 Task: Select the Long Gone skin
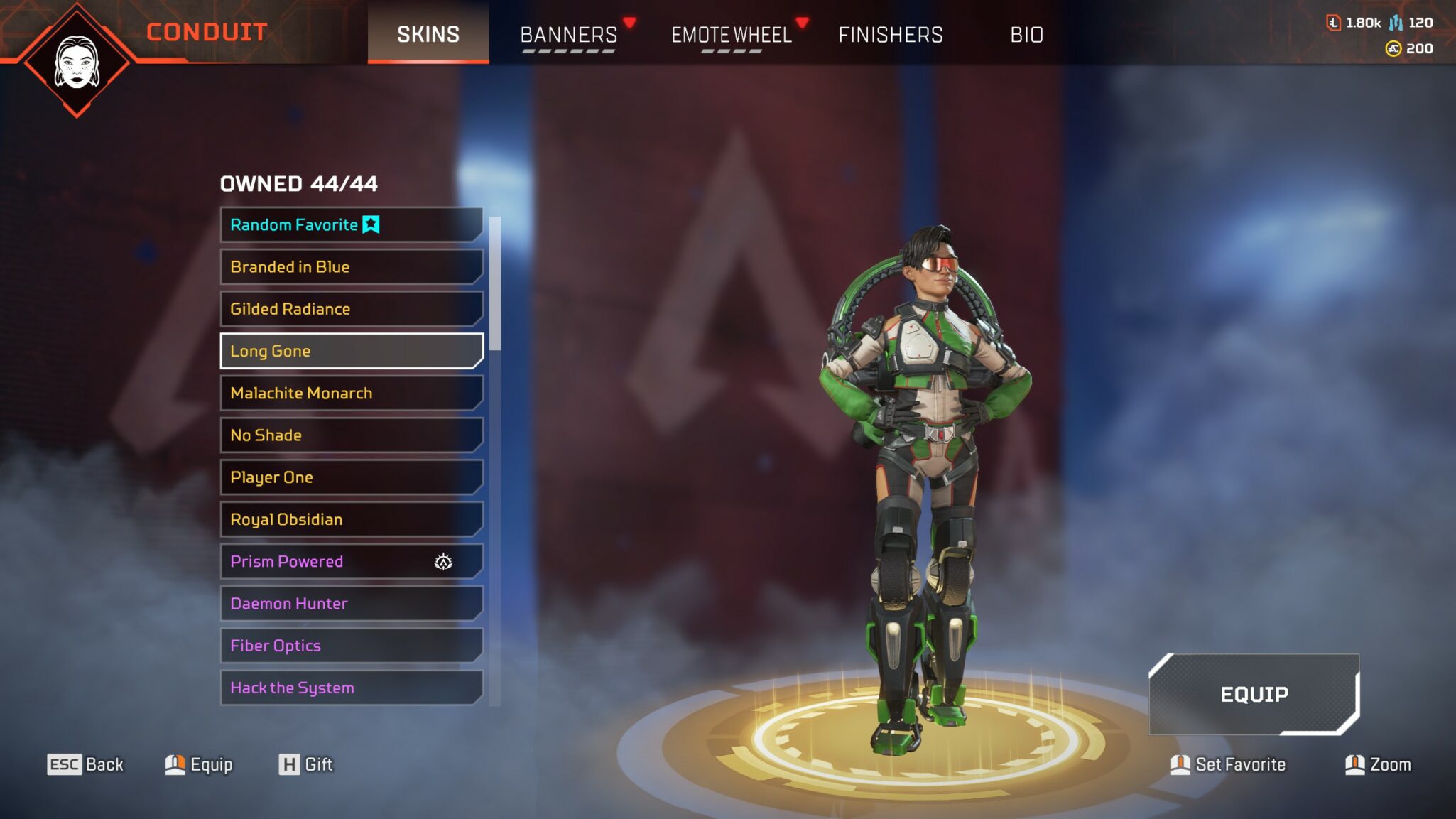pyautogui.click(x=351, y=351)
